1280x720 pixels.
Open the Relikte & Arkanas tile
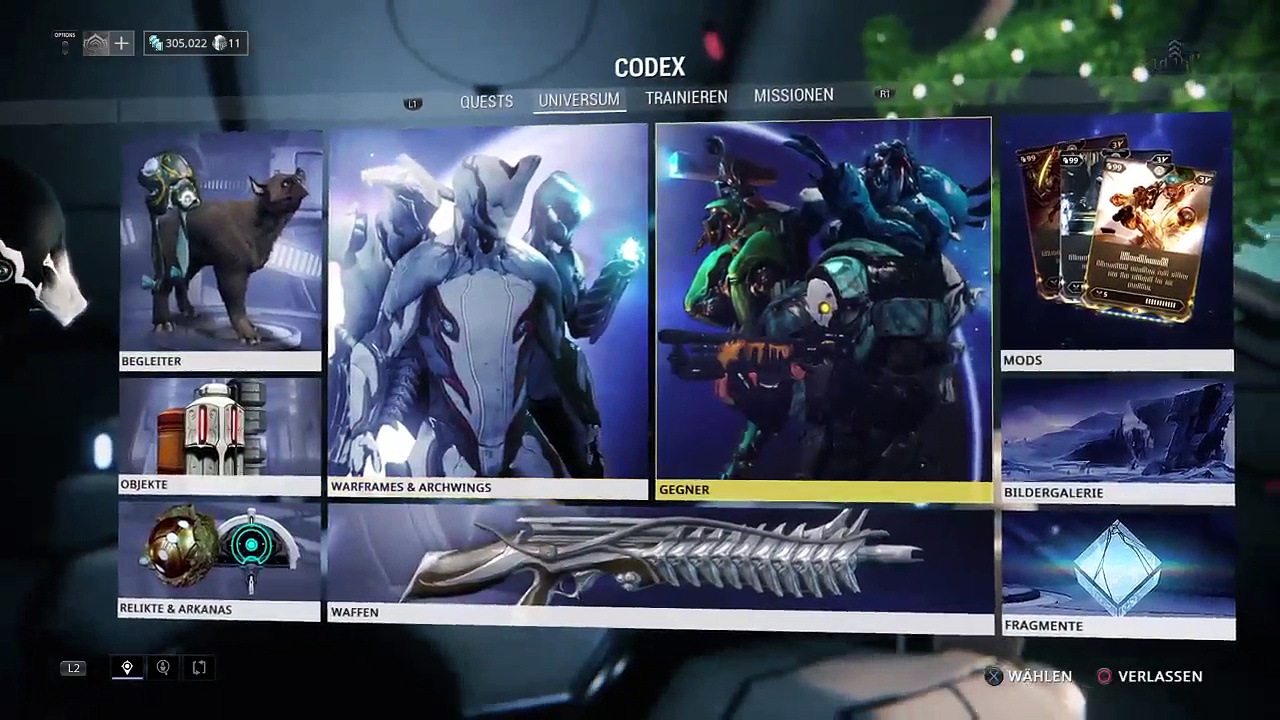[x=220, y=560]
